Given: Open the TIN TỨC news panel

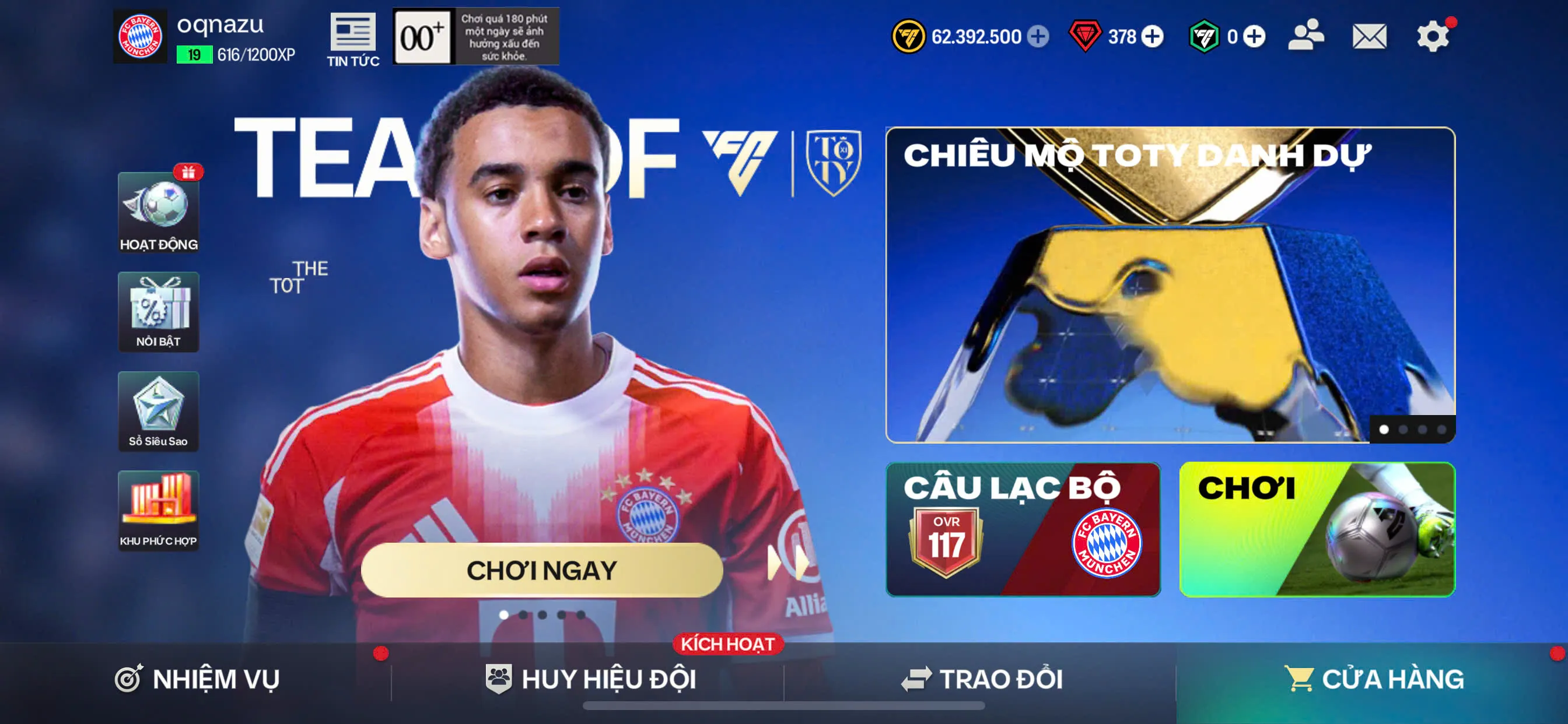Looking at the screenshot, I should [352, 40].
